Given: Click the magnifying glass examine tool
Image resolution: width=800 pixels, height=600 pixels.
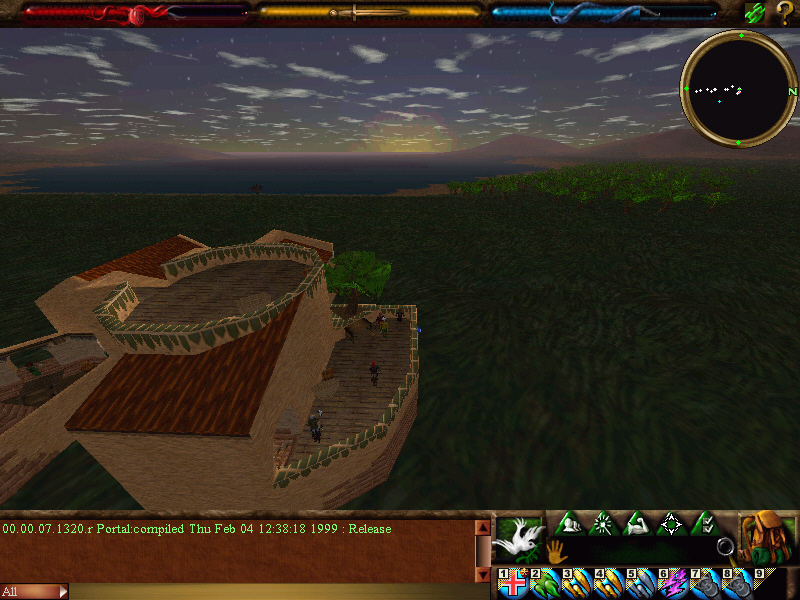Looking at the screenshot, I should 725,547.
